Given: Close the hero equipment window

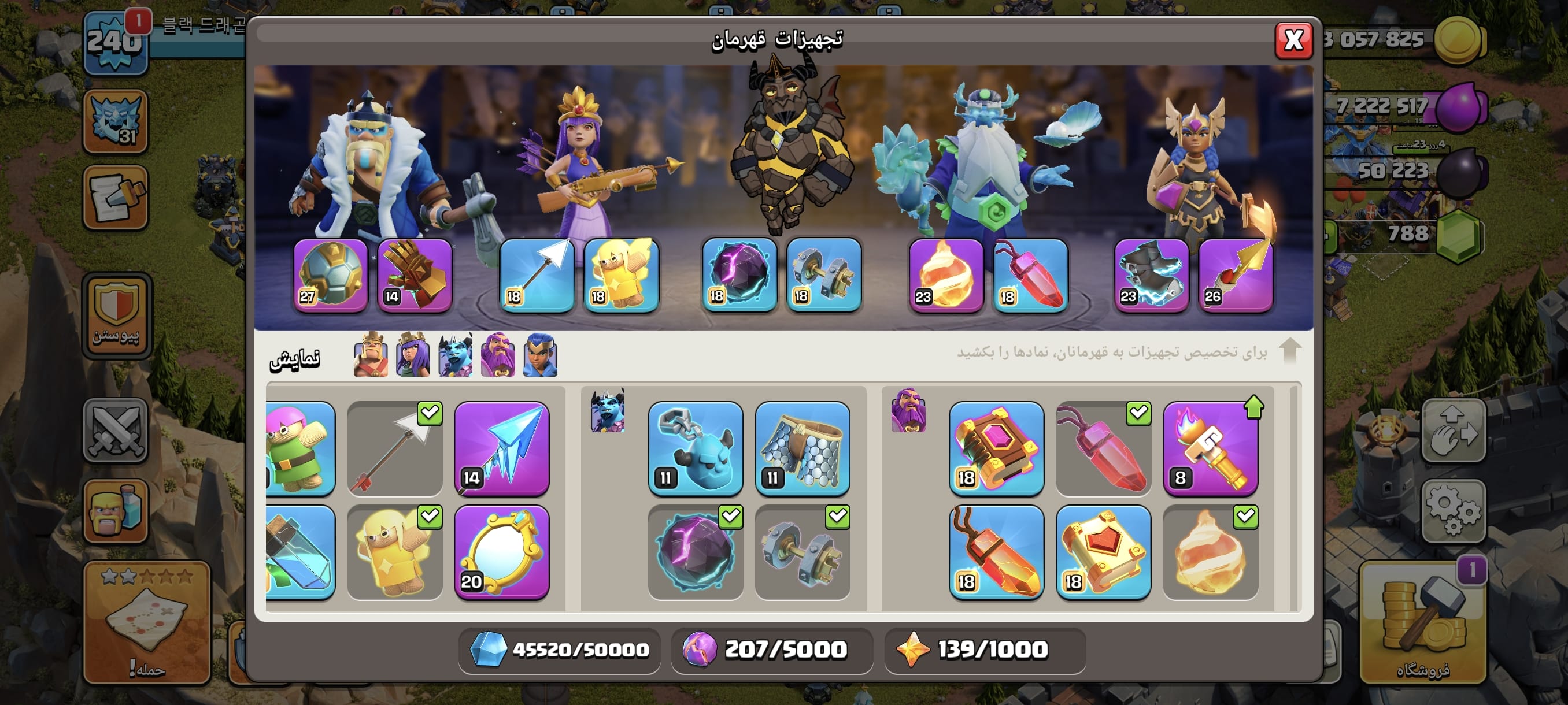Looking at the screenshot, I should [1293, 40].
